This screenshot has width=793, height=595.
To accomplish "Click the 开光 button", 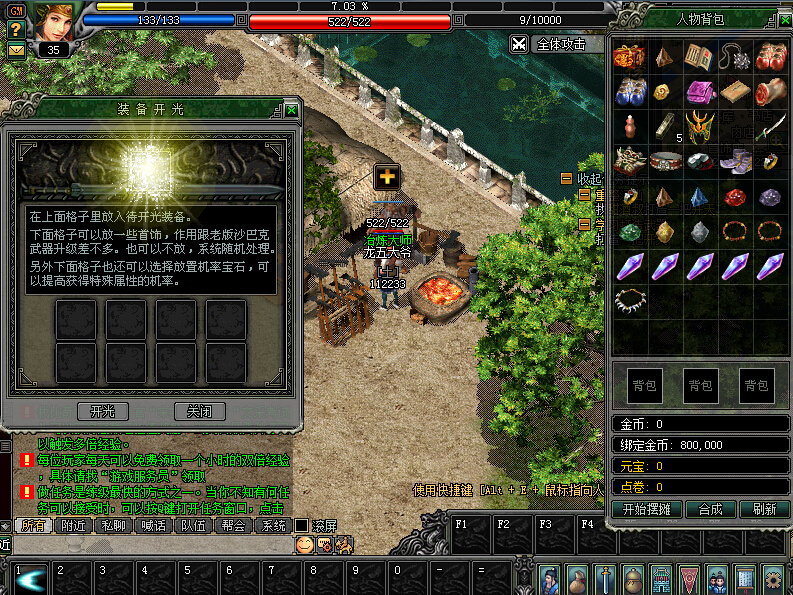I will (x=103, y=411).
